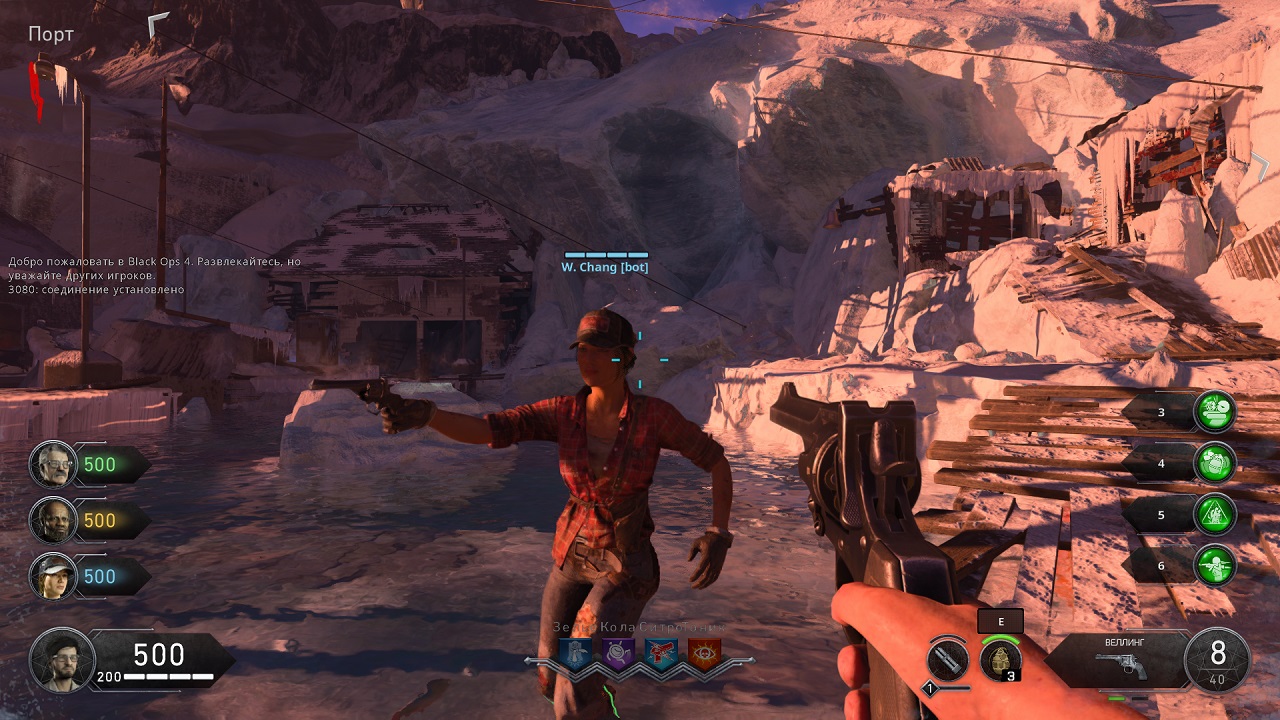Image resolution: width=1280 pixels, height=720 pixels.
Task: Select the Веллинг revolver weapon panel
Action: point(1119,659)
